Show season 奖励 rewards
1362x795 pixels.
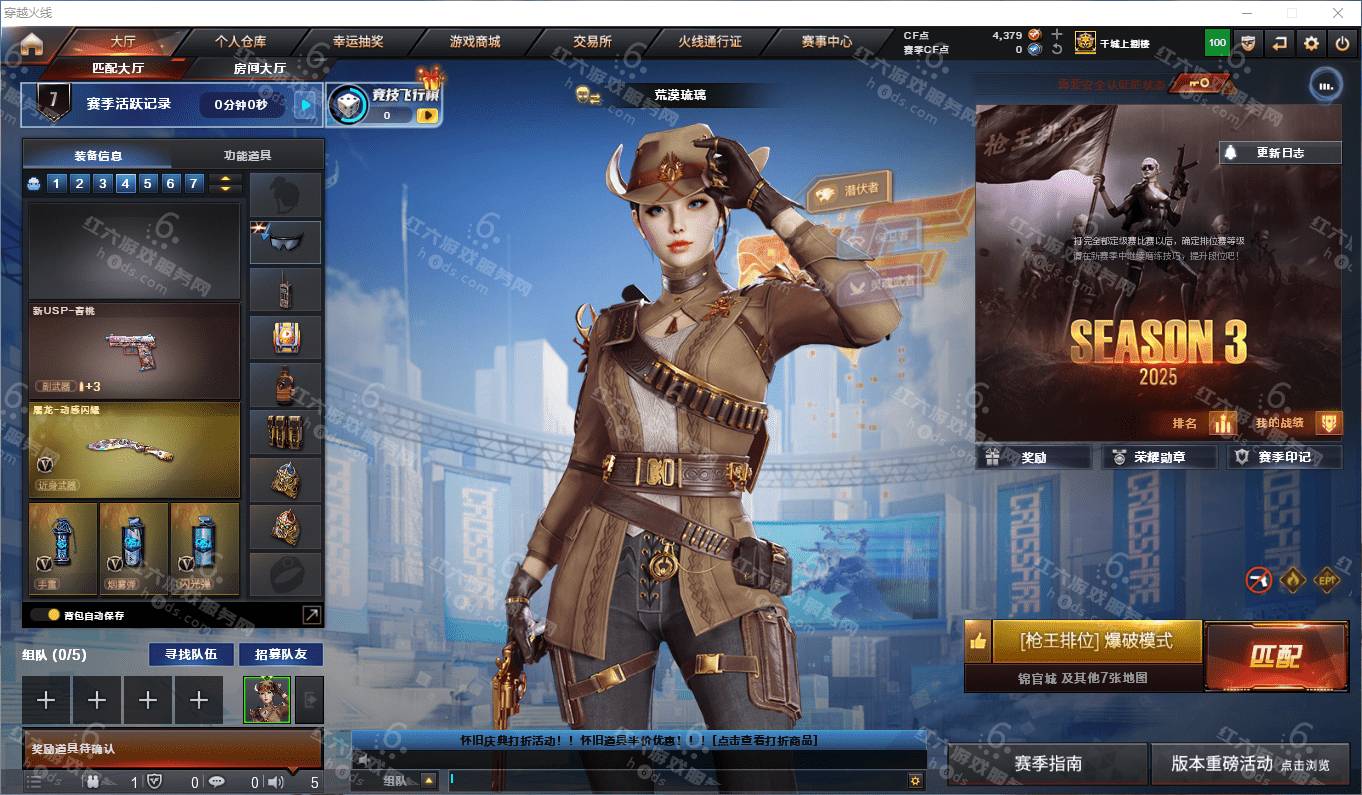click(1034, 457)
